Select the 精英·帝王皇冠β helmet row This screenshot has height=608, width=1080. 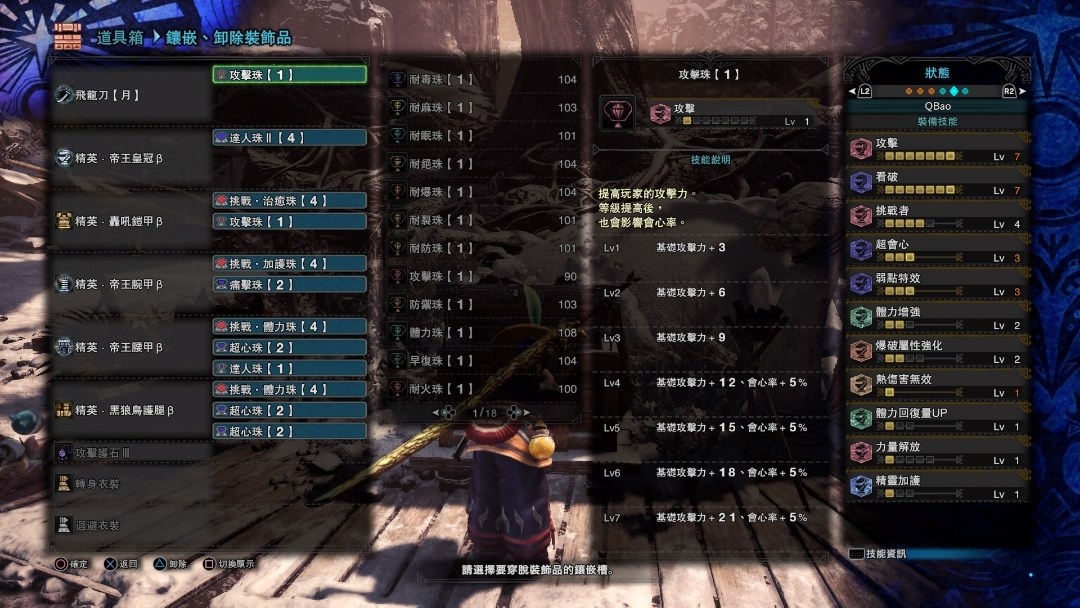[x=130, y=158]
